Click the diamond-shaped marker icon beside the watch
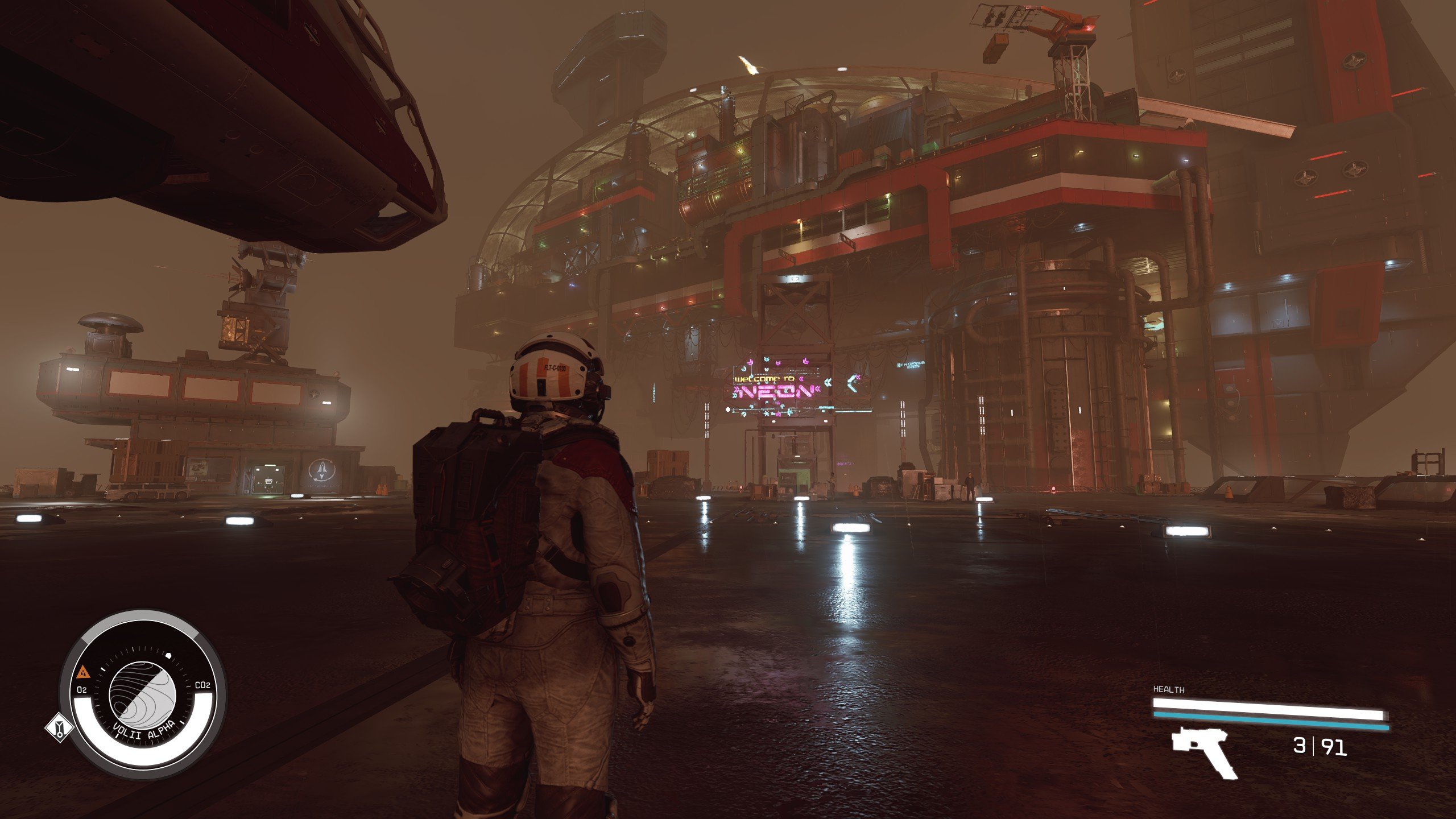This screenshot has height=819, width=1456. click(x=59, y=729)
